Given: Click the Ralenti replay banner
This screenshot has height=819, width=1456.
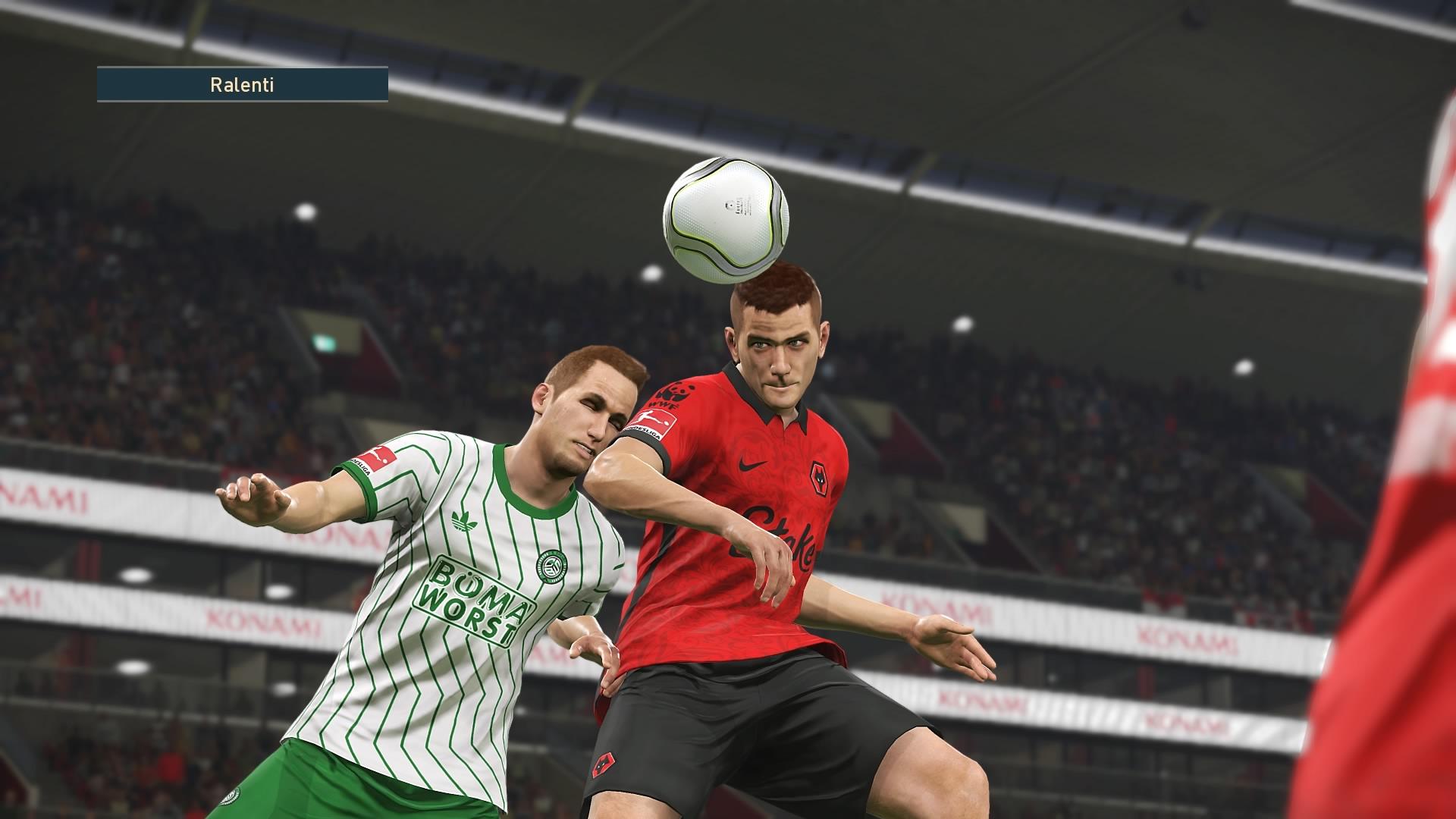Looking at the screenshot, I should (x=242, y=84).
